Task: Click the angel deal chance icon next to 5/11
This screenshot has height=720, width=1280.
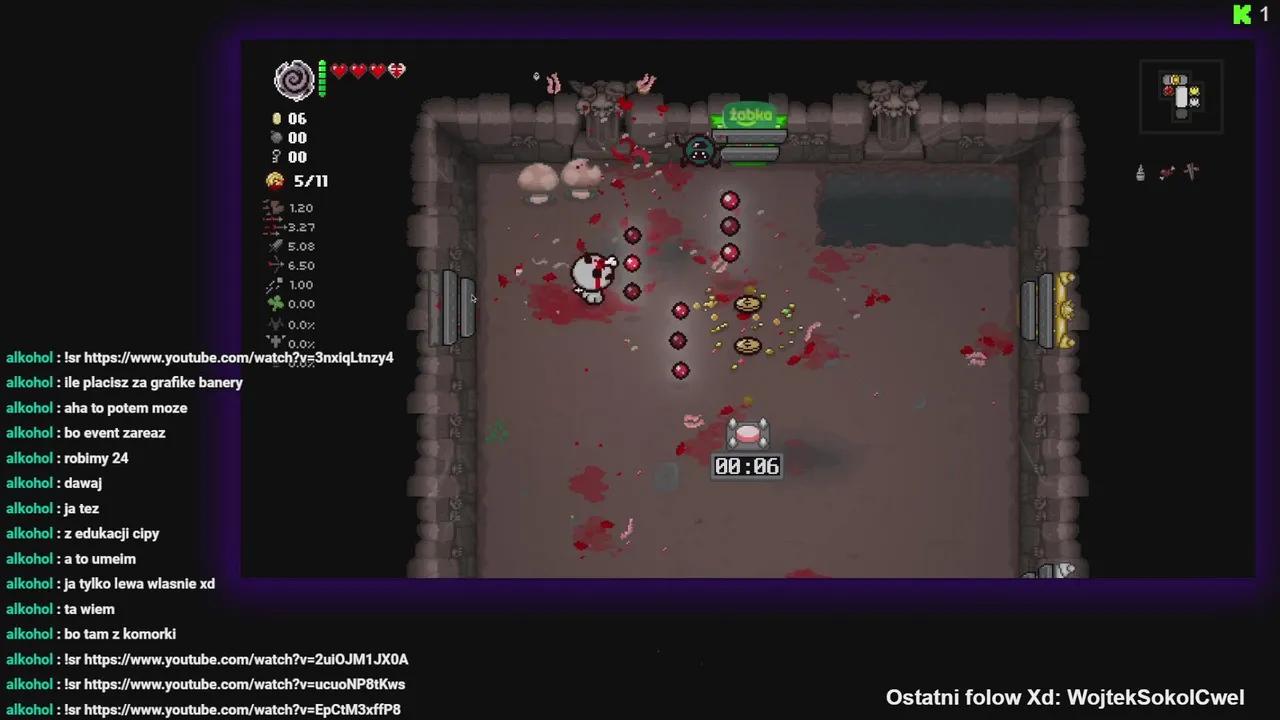Action: (274, 180)
